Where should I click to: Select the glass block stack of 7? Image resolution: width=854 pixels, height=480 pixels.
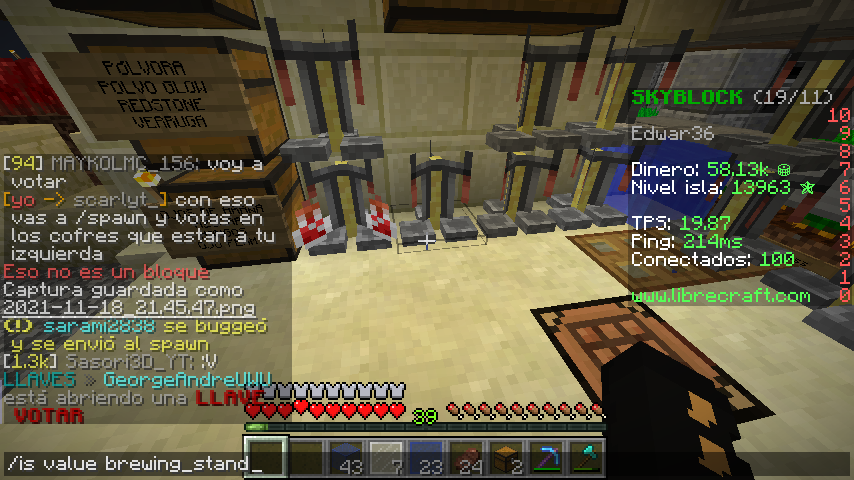pyautogui.click(x=386, y=457)
